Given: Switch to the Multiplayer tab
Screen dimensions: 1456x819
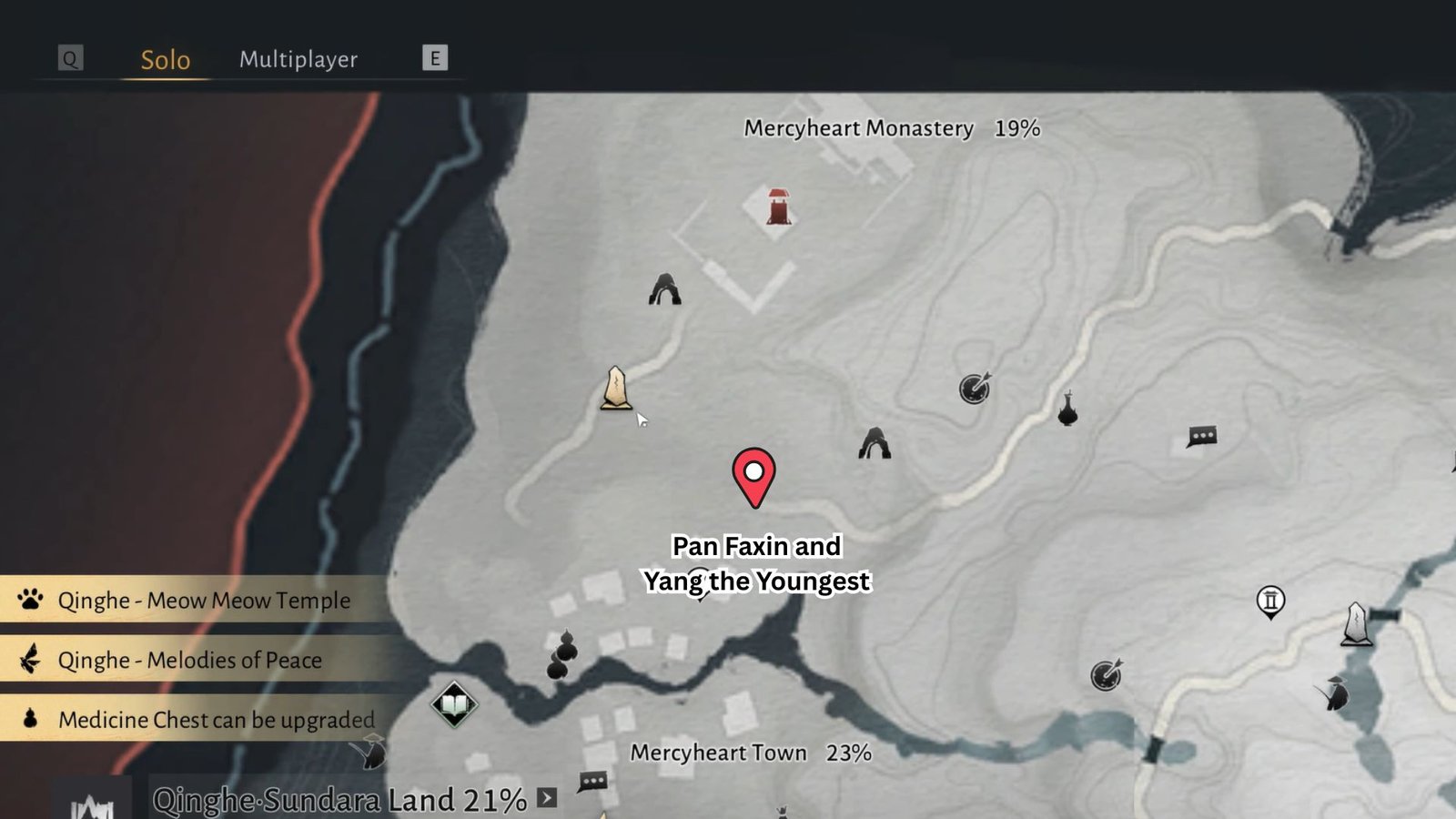Looking at the screenshot, I should click(298, 60).
